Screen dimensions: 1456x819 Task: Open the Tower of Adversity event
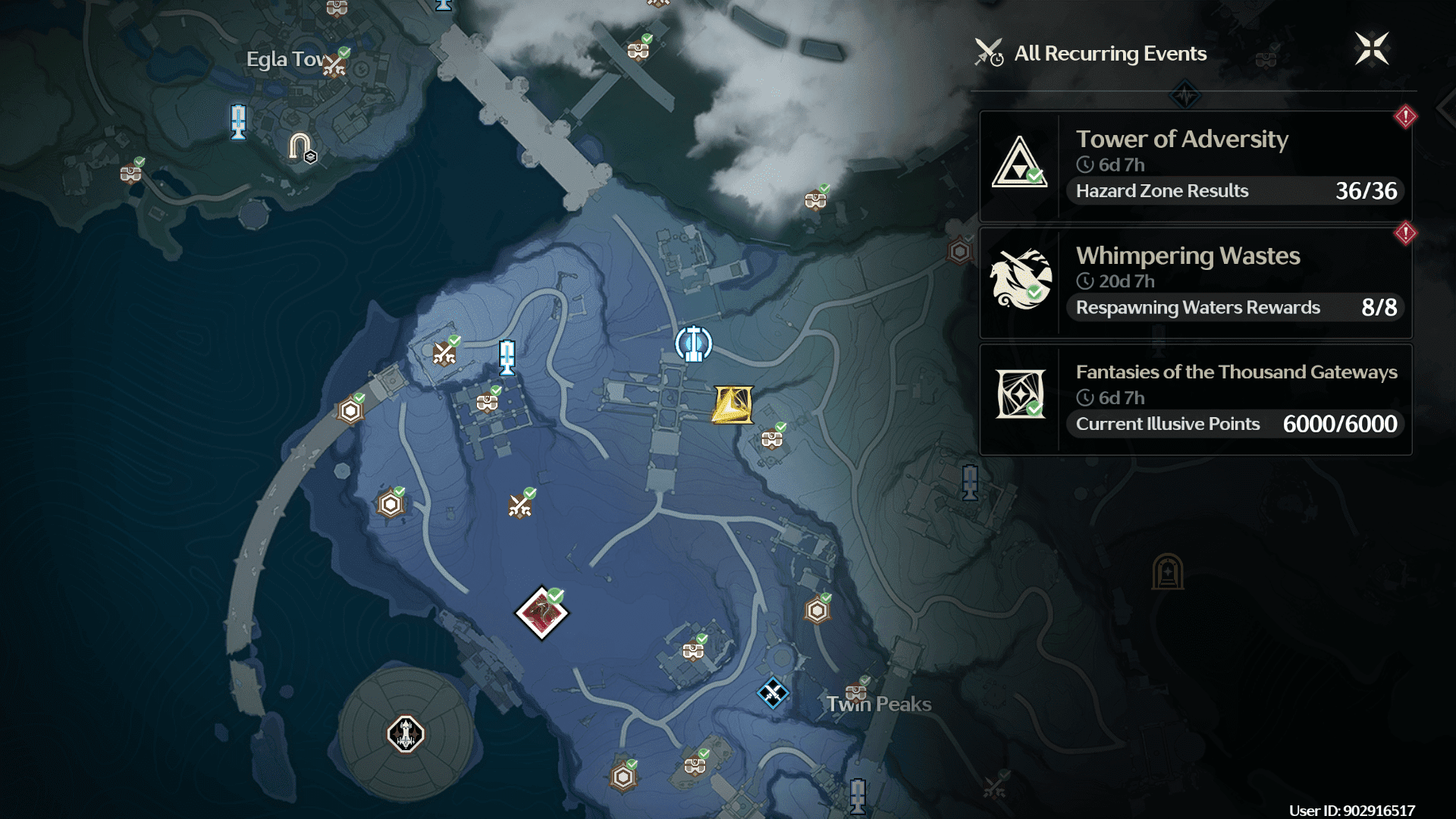coord(1195,166)
